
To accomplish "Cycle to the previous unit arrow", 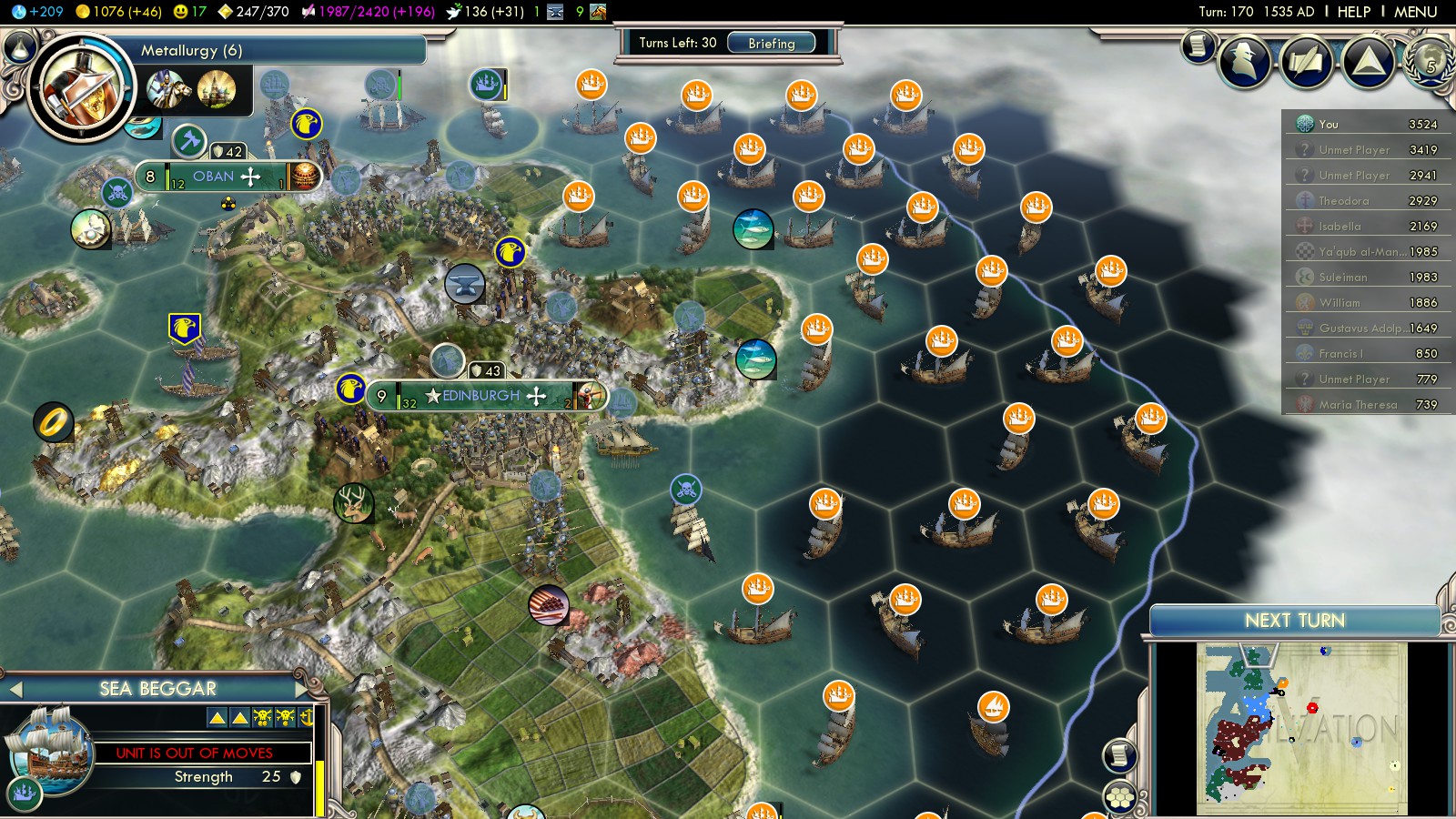I will click(x=15, y=690).
